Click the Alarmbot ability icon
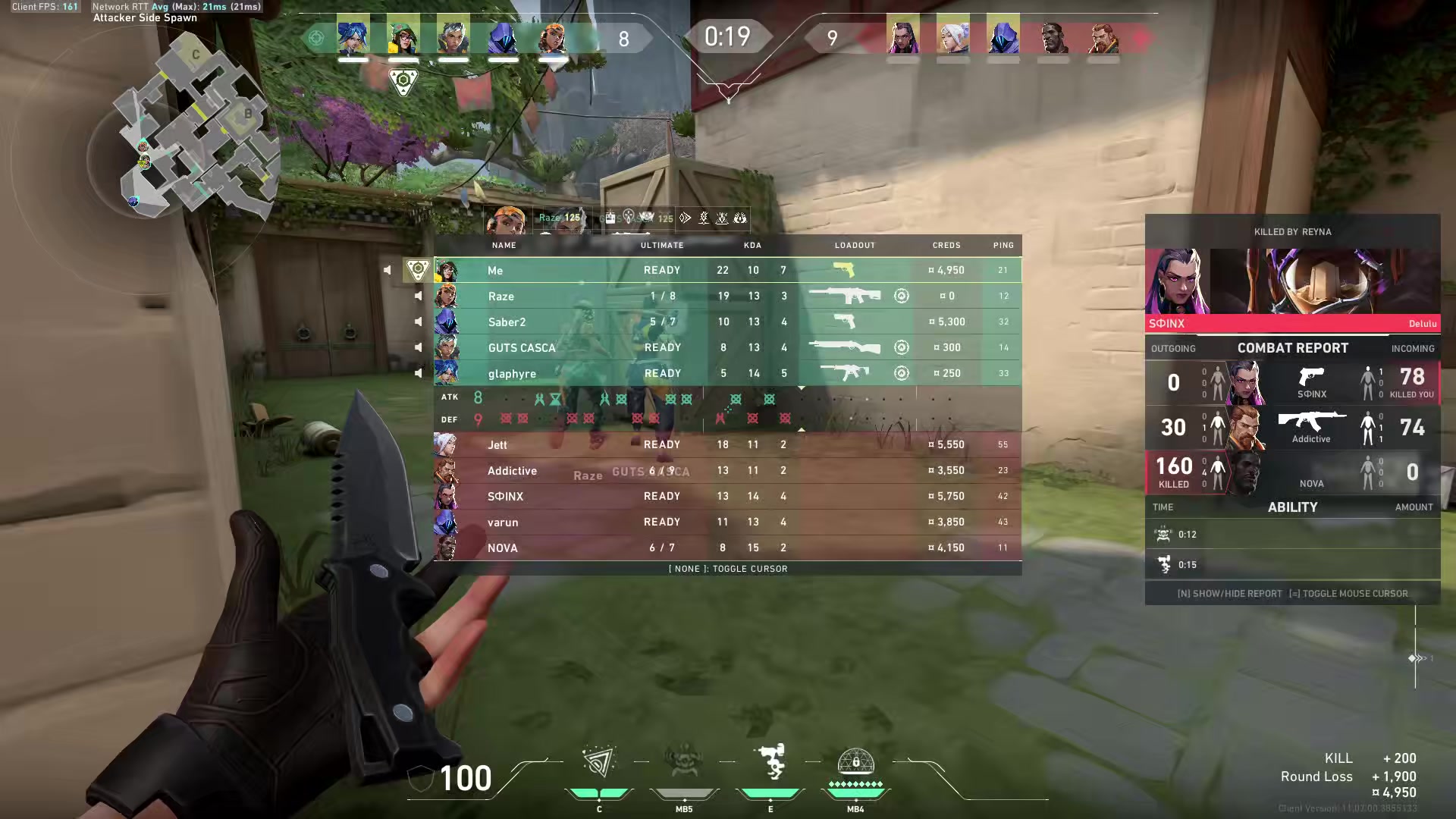 (x=684, y=763)
